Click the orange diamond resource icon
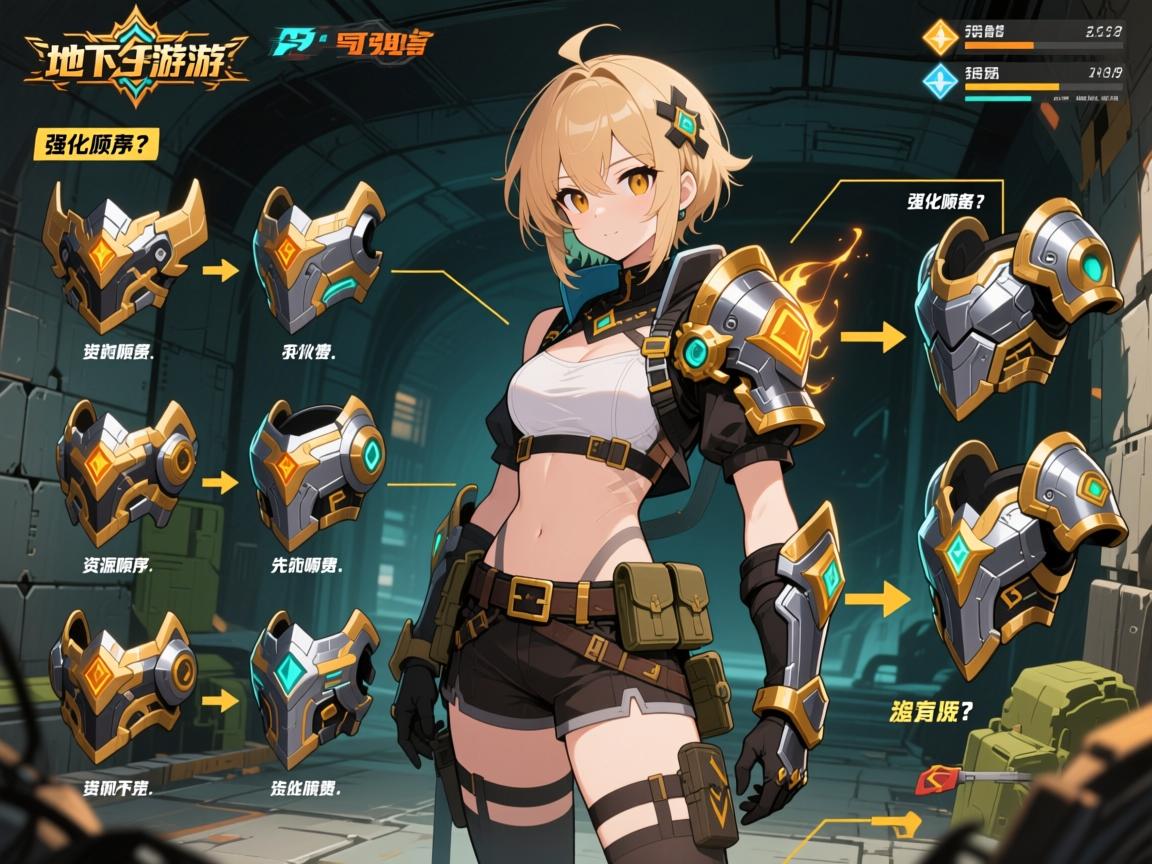Viewport: 1152px width, 864px height. tap(940, 37)
